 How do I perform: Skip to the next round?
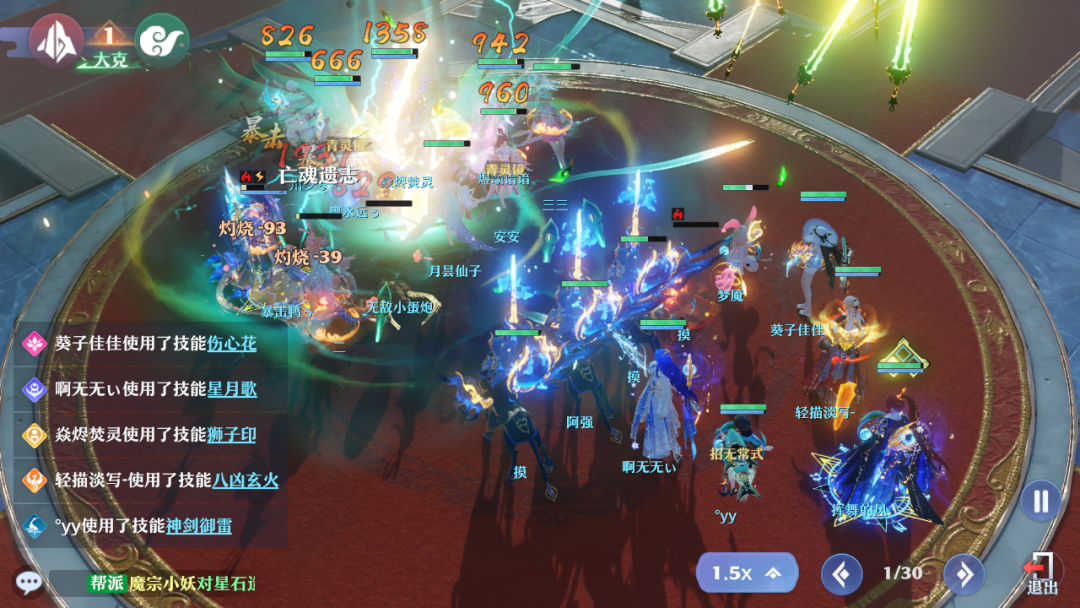coord(964,574)
